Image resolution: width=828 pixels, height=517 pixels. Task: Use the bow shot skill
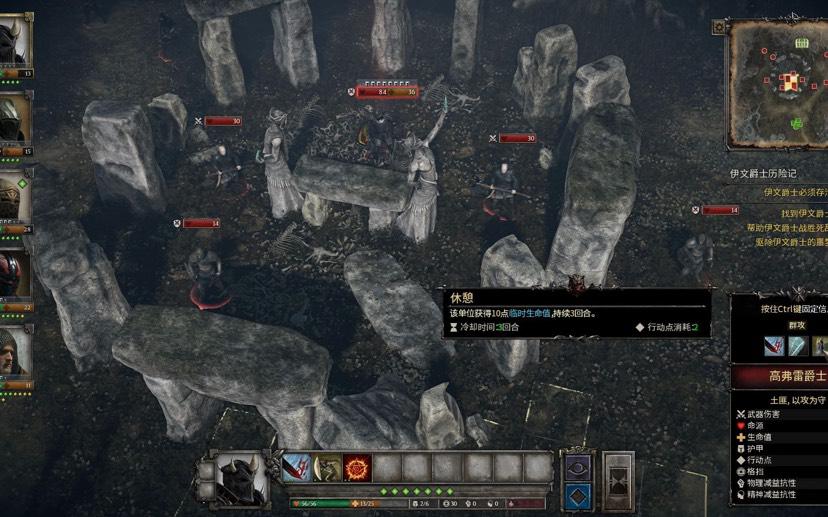point(327,468)
